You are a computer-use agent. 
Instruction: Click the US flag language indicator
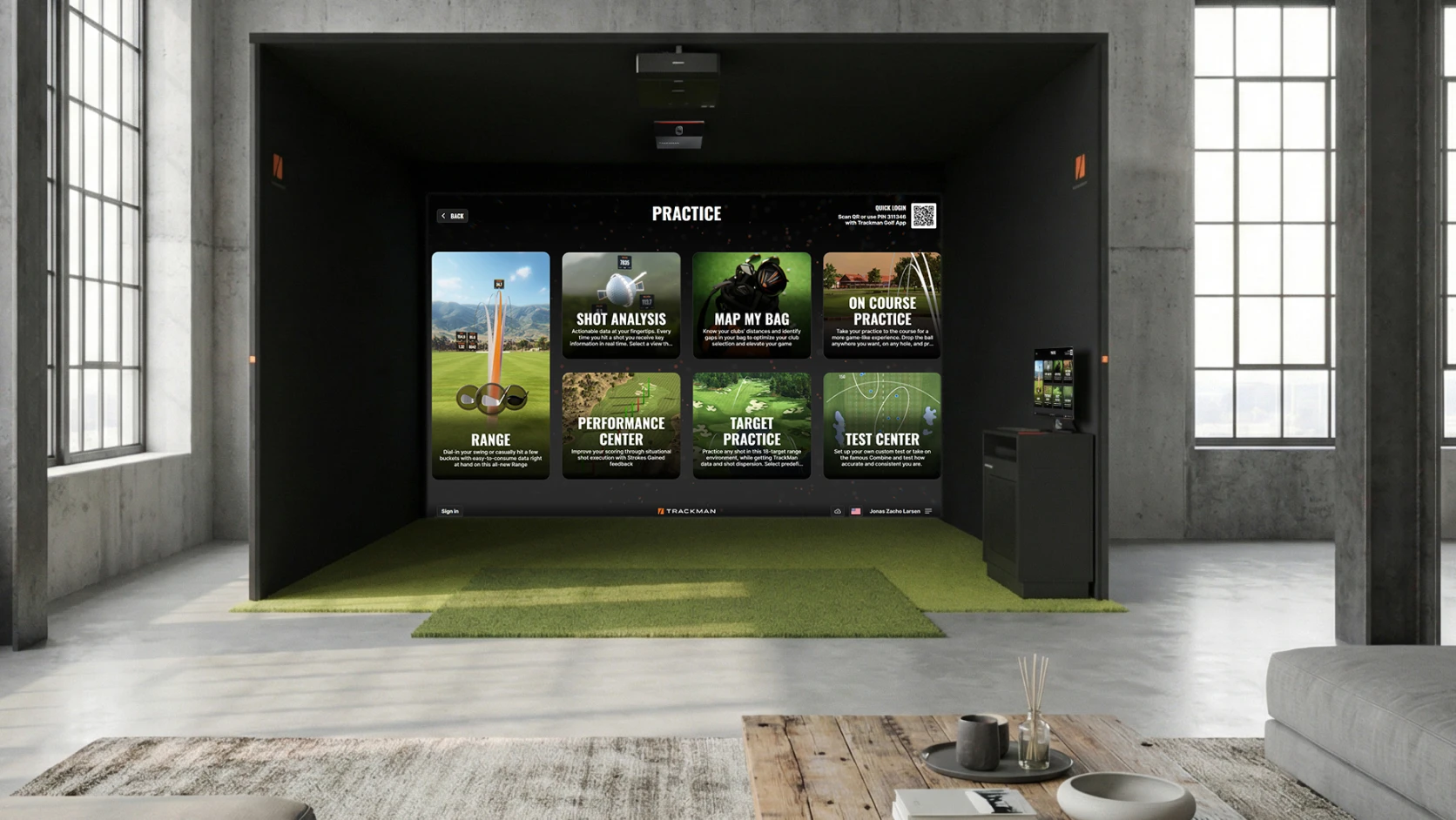point(856,512)
